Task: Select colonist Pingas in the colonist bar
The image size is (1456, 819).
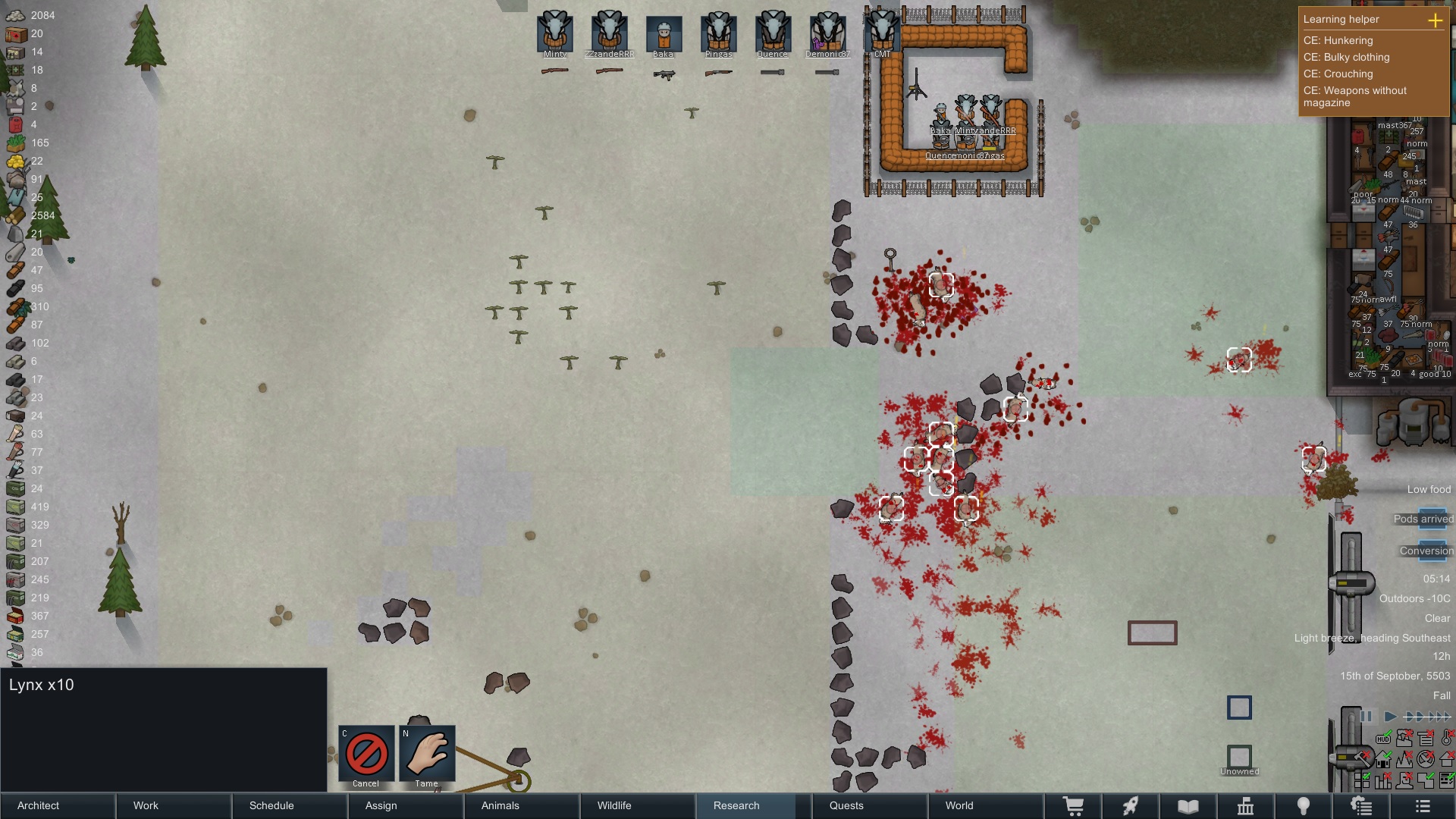Action: [x=718, y=34]
